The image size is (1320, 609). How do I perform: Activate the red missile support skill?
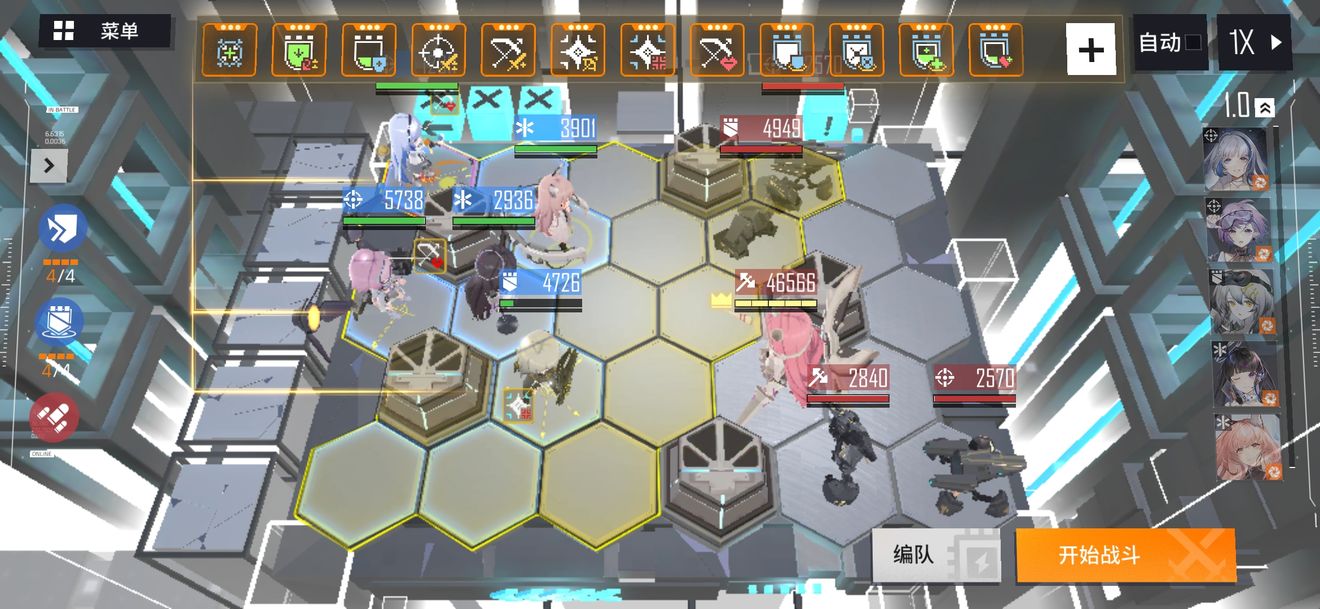pos(55,417)
